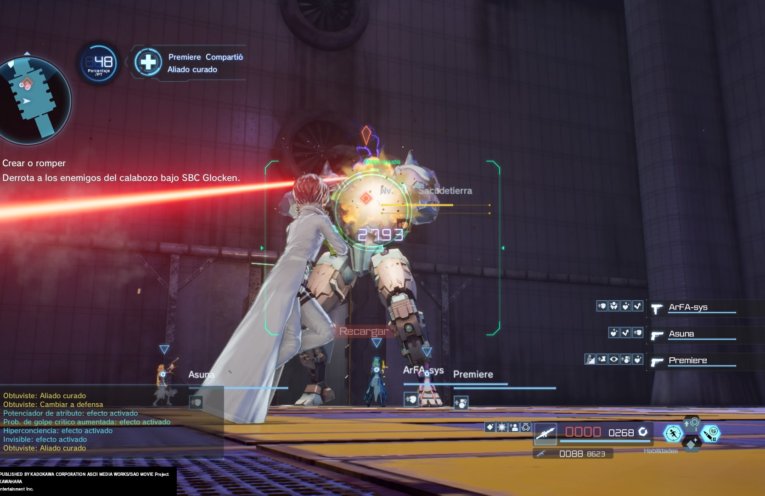The height and width of the screenshot is (496, 765).
Task: Click the combat log message panel
Action: 100,421
